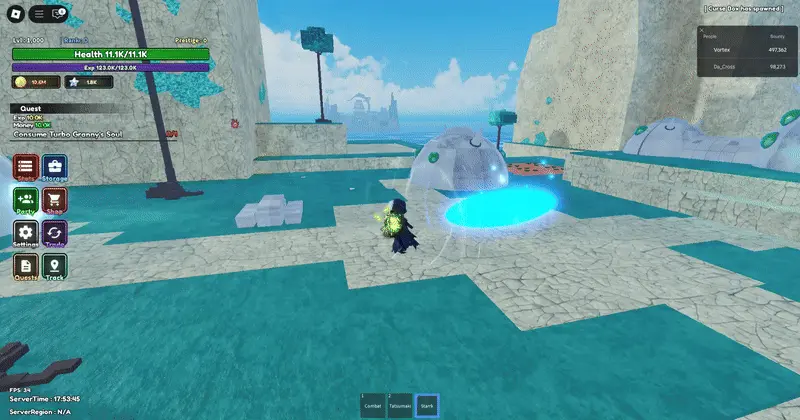Image resolution: width=800 pixels, height=420 pixels.
Task: Open the Trade menu
Action: [x=55, y=233]
